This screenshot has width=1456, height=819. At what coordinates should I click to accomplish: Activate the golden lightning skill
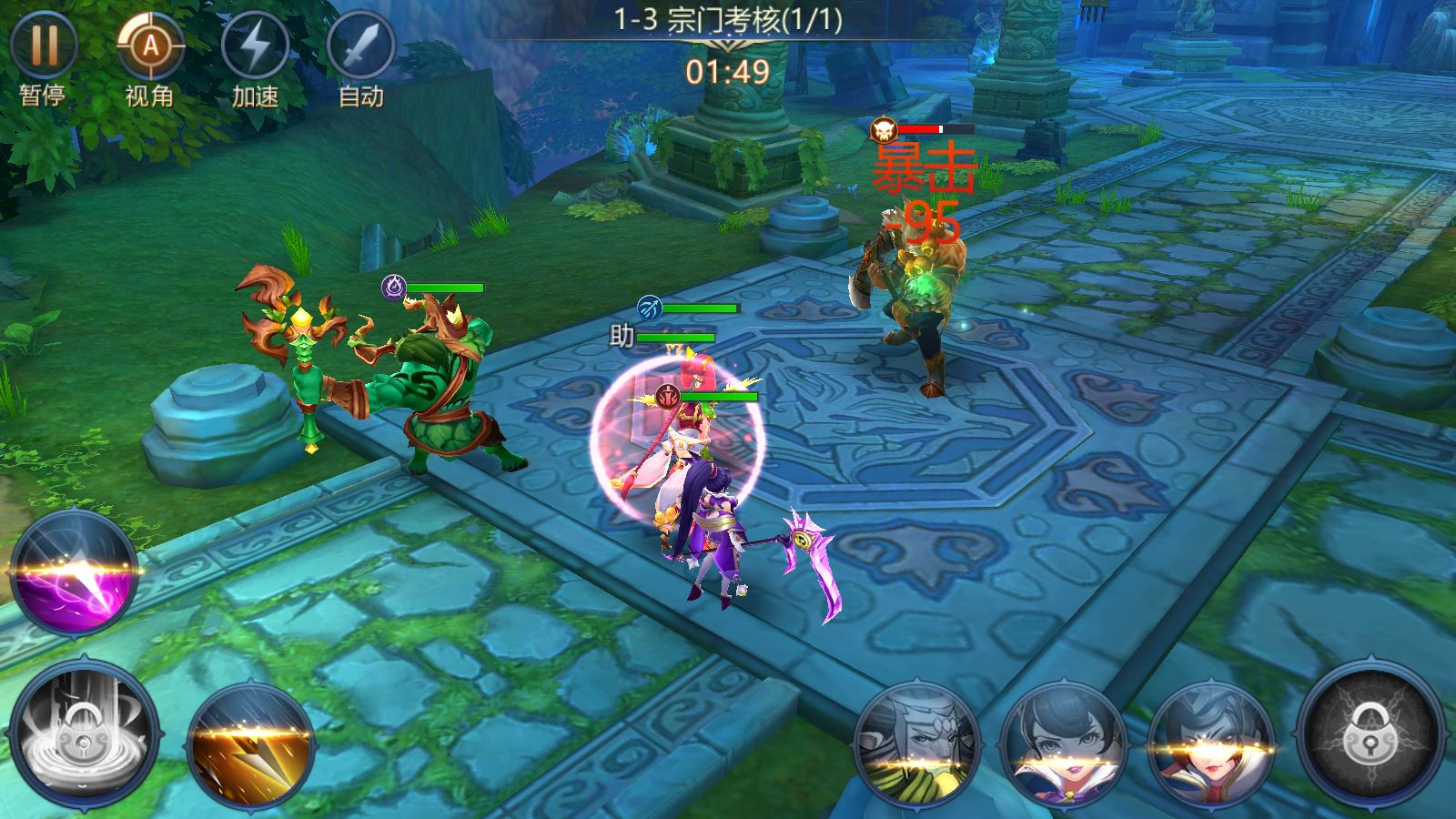click(251, 744)
